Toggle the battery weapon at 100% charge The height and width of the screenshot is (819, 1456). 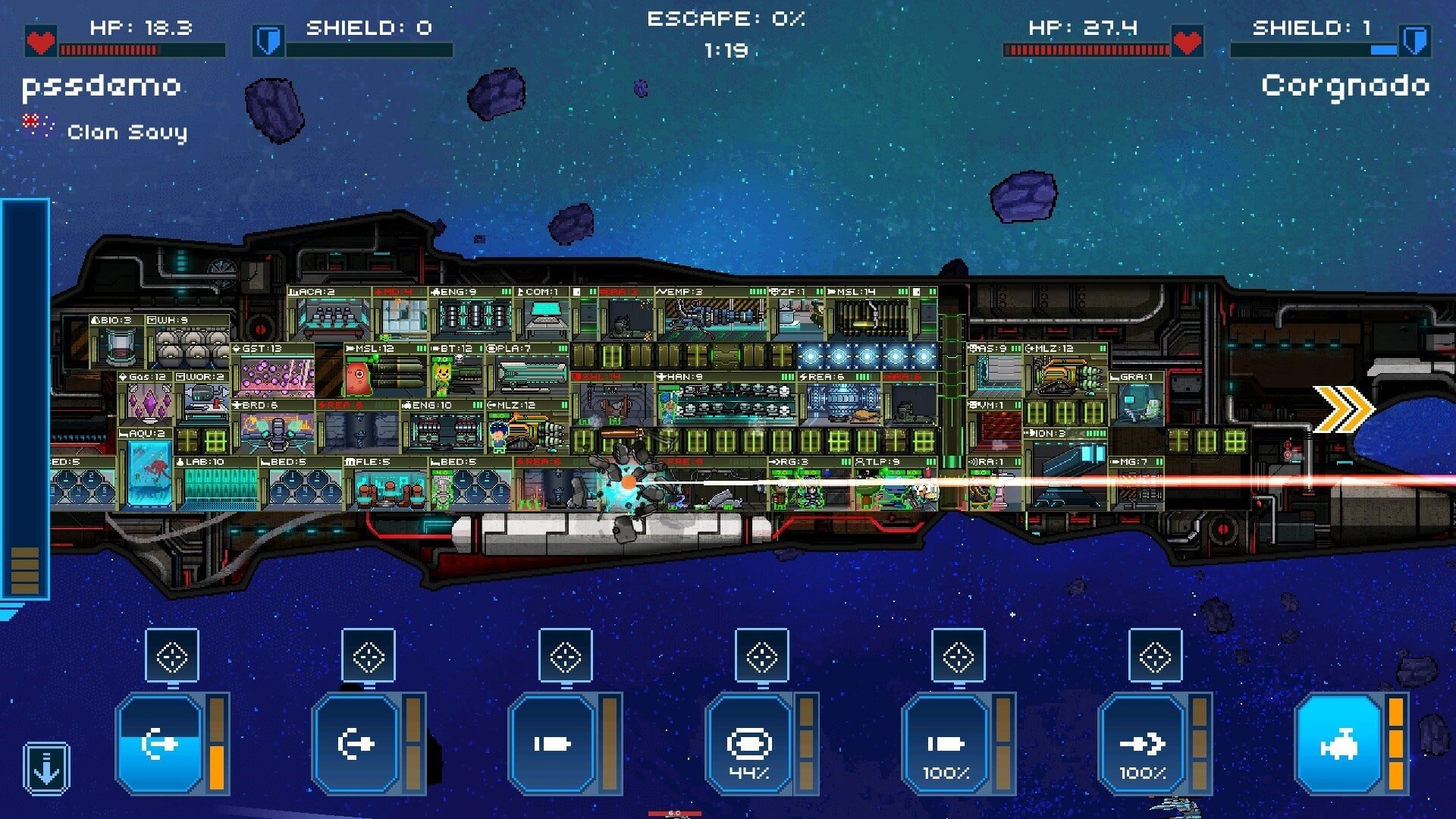pos(948,743)
